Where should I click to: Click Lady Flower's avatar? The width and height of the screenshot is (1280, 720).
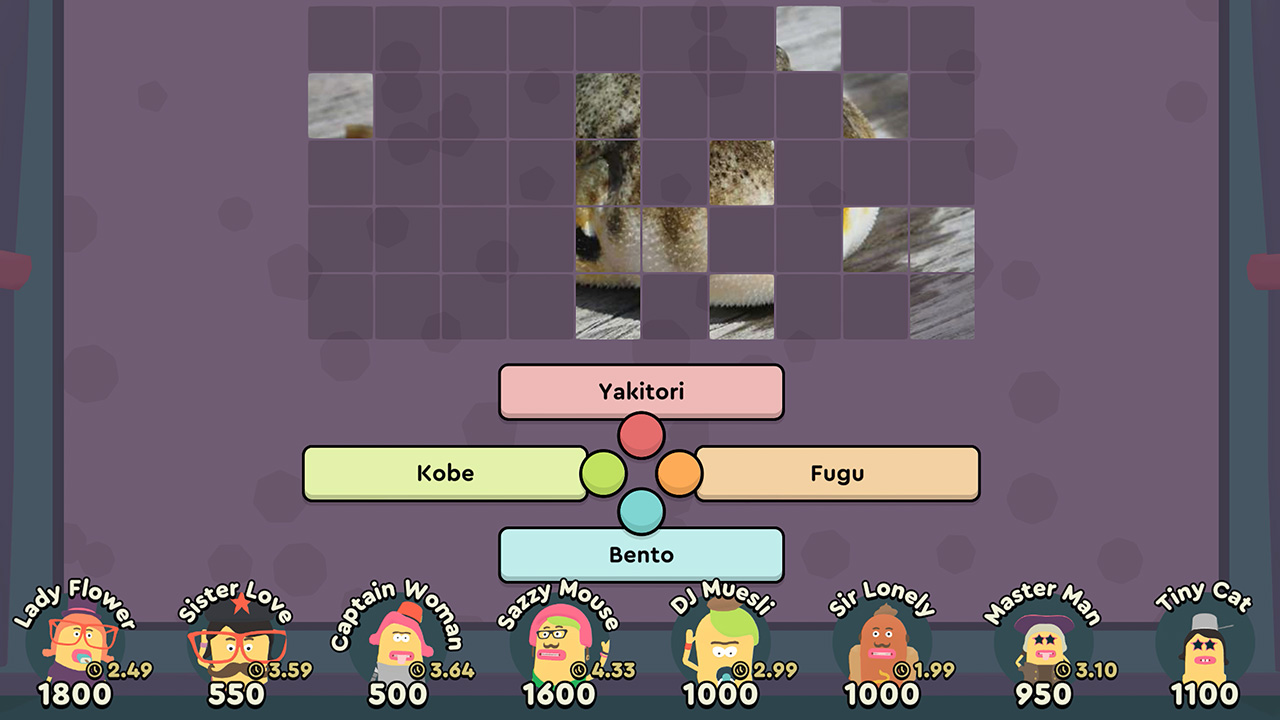pos(78,640)
